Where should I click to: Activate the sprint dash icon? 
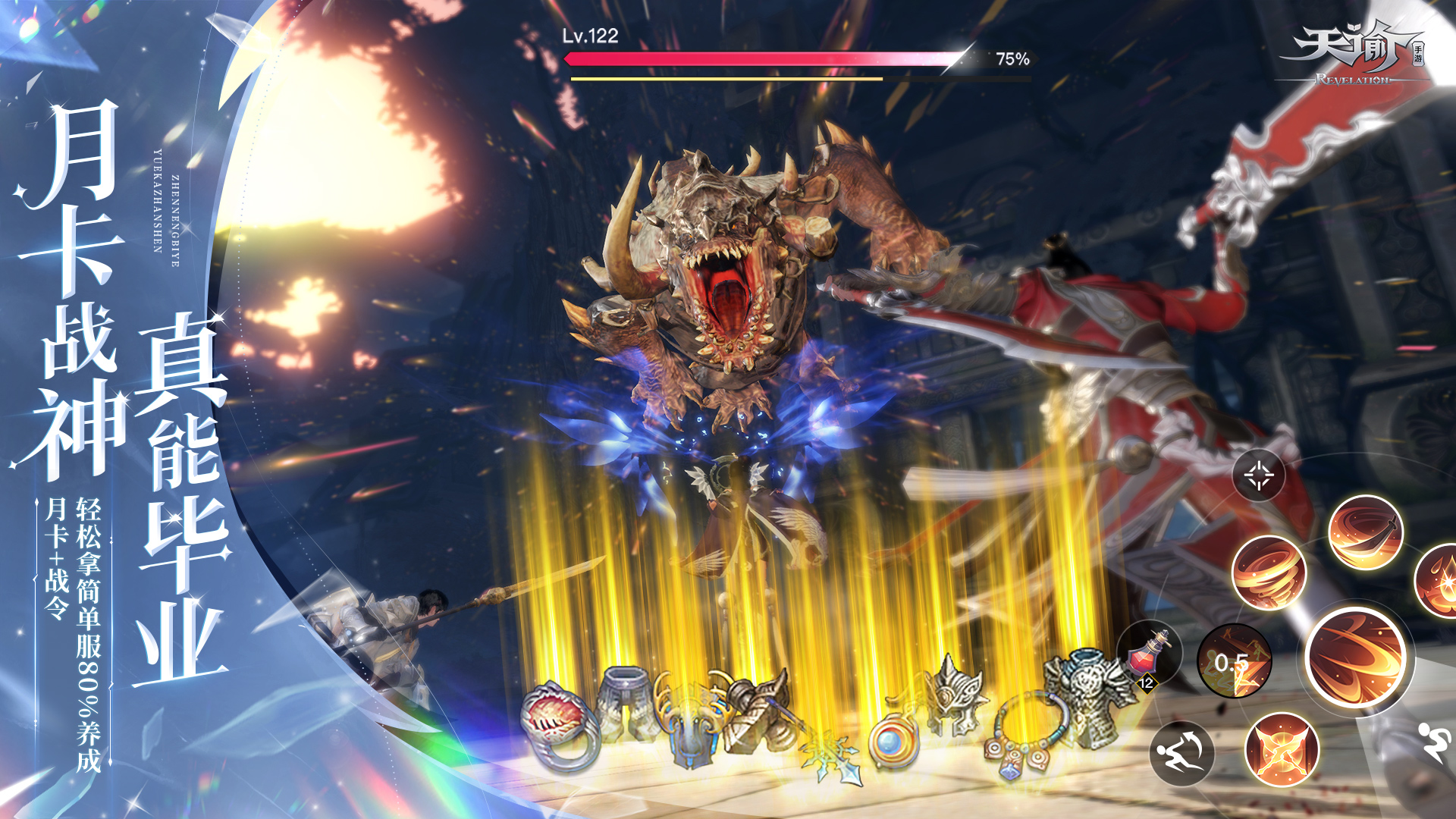point(1181,753)
